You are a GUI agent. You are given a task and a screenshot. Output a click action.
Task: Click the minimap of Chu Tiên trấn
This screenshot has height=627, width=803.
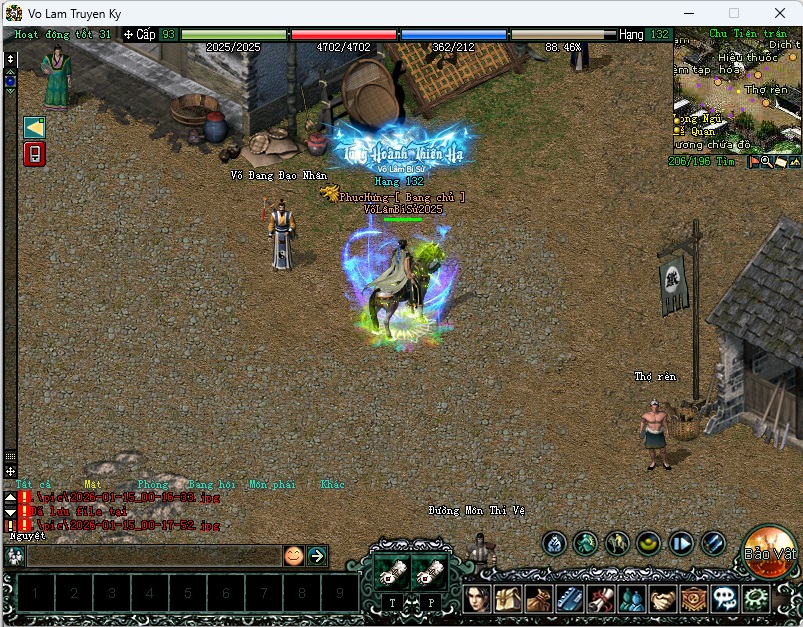click(x=737, y=95)
